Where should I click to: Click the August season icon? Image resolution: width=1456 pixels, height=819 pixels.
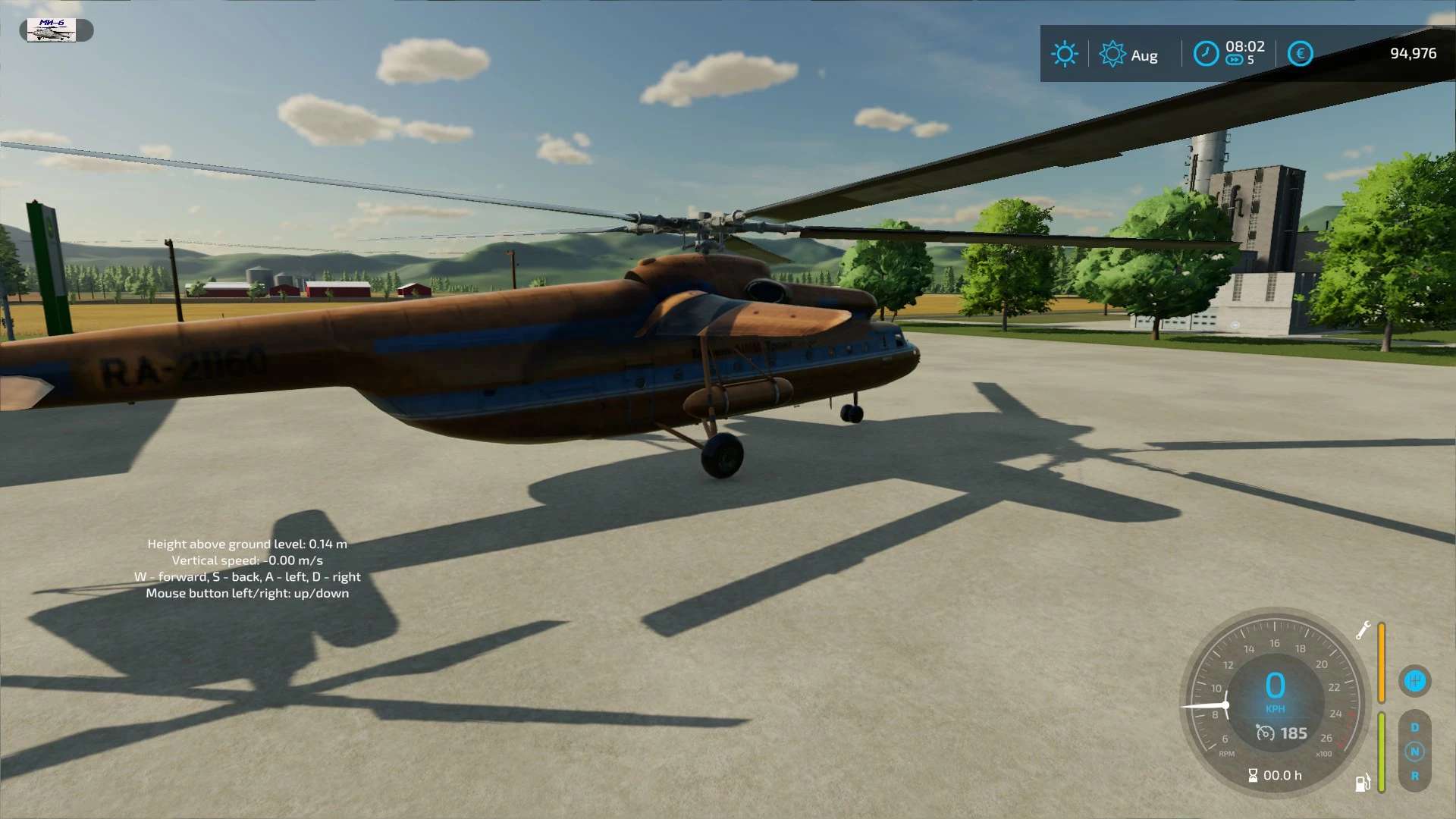click(1112, 54)
